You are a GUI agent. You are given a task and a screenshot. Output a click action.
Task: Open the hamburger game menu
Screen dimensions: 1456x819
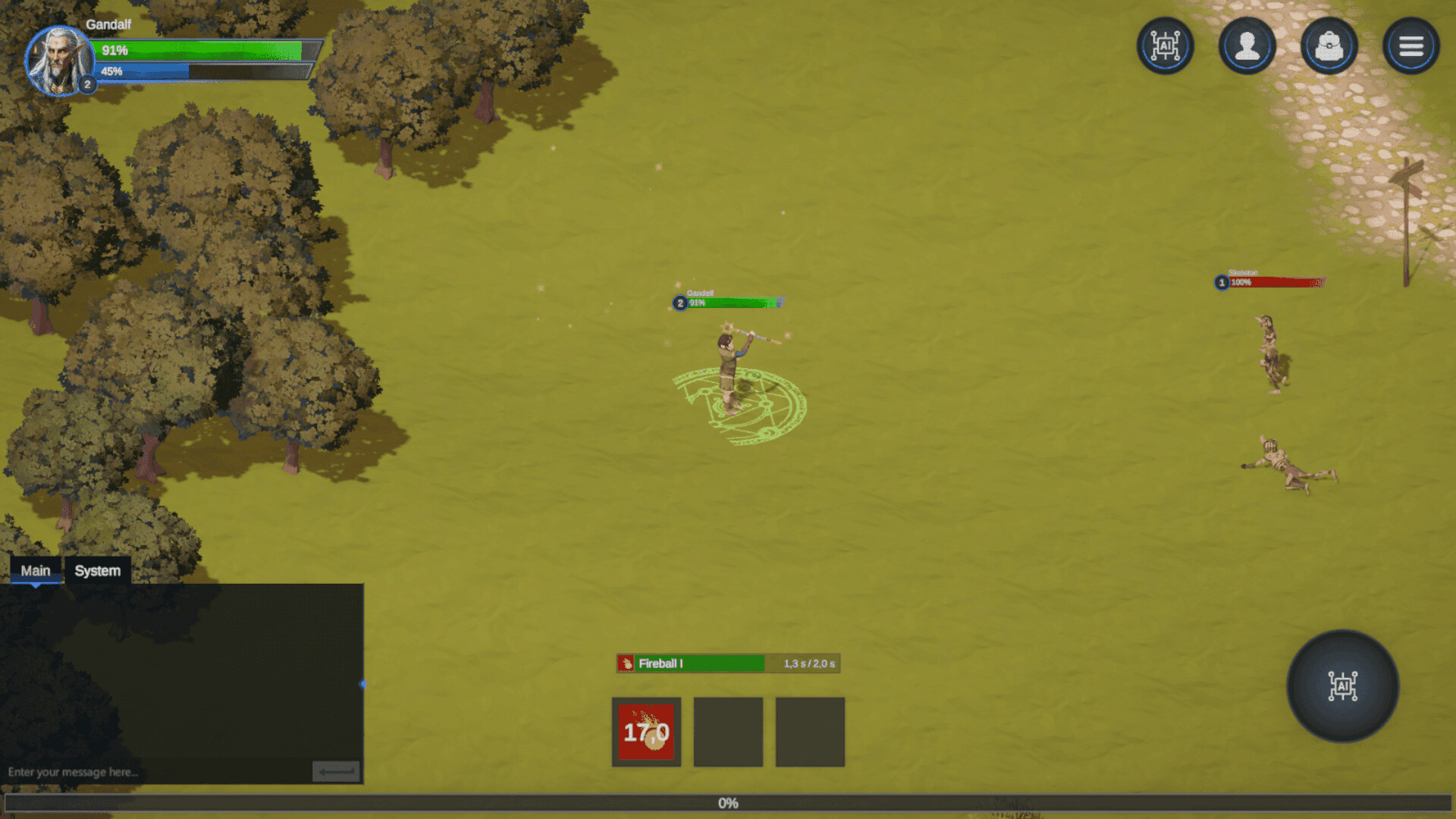(x=1410, y=45)
